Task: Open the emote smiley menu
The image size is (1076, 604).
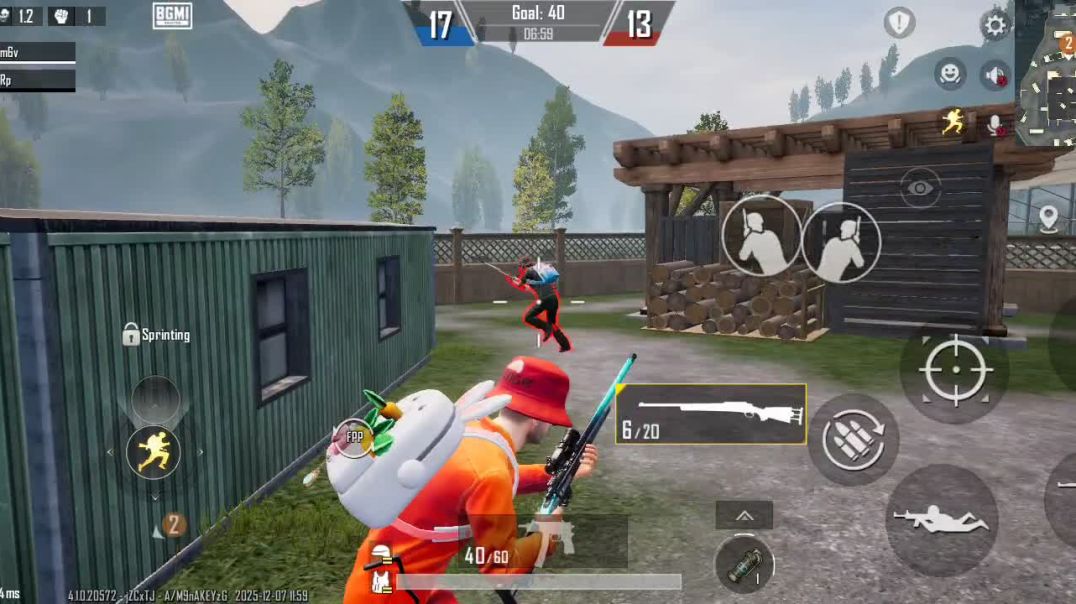Action: pos(950,73)
